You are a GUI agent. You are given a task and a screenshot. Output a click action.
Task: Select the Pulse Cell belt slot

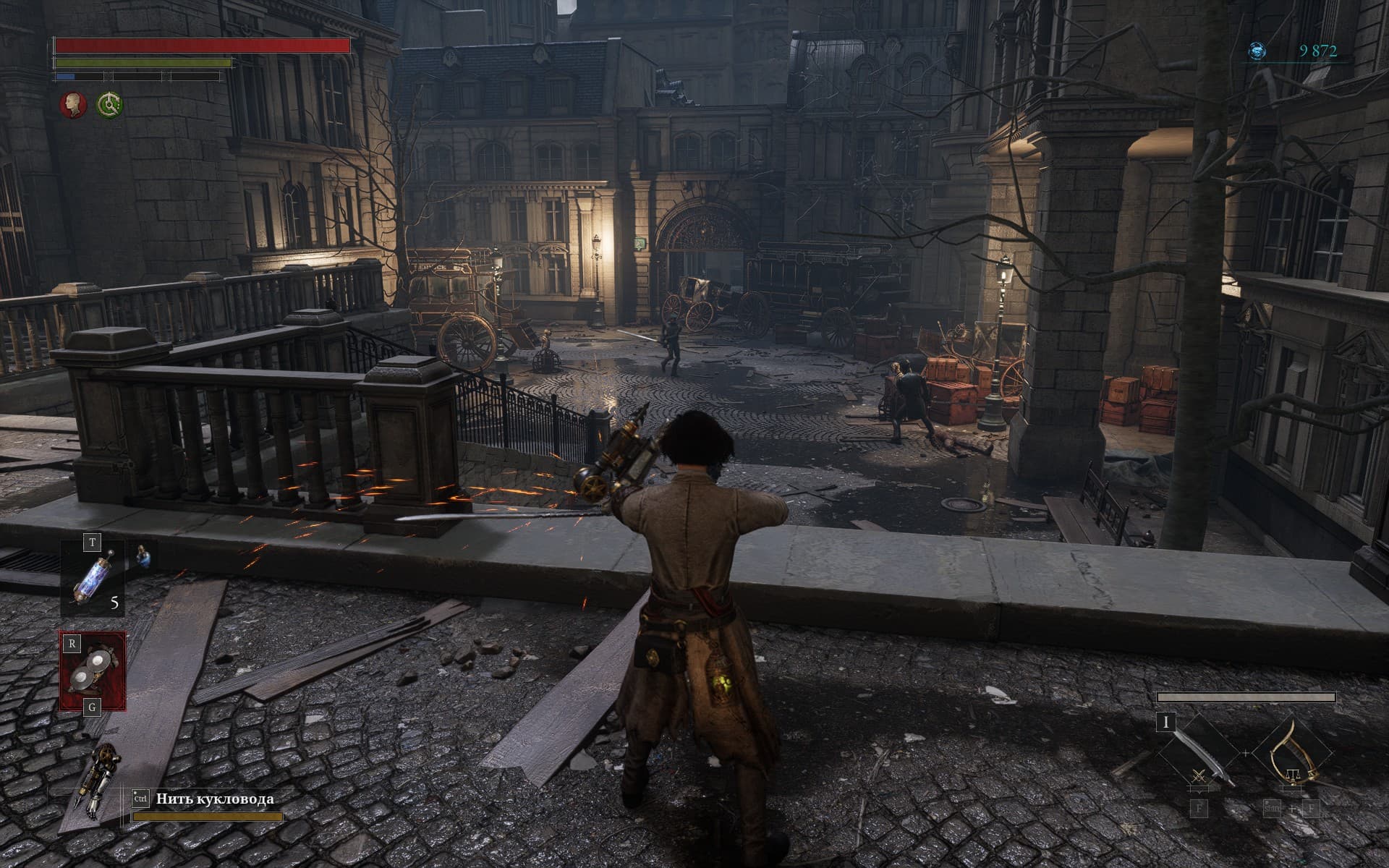(x=92, y=577)
